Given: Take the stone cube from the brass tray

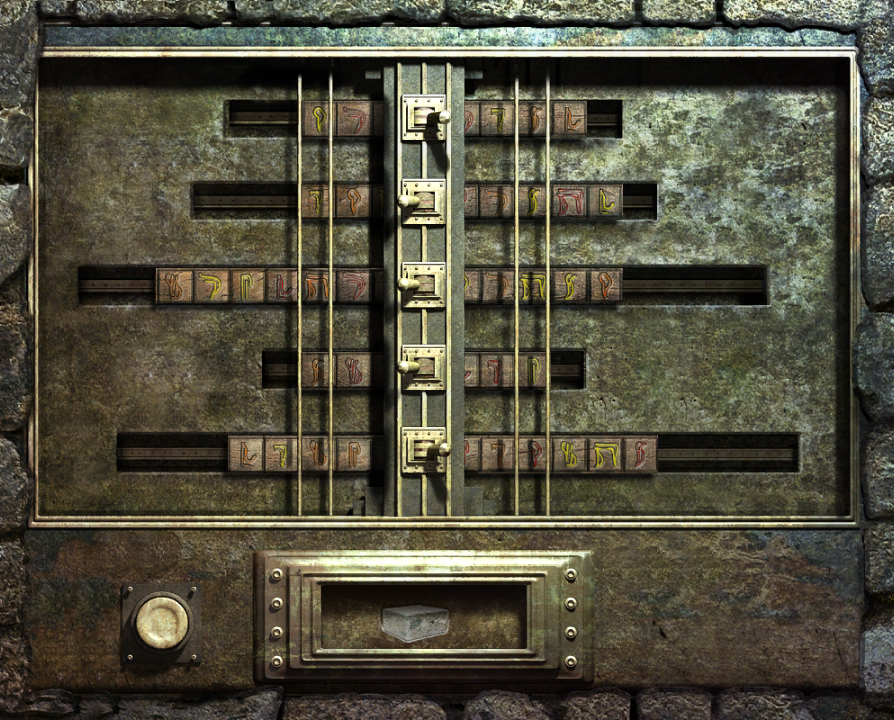Looking at the screenshot, I should click(x=414, y=623).
